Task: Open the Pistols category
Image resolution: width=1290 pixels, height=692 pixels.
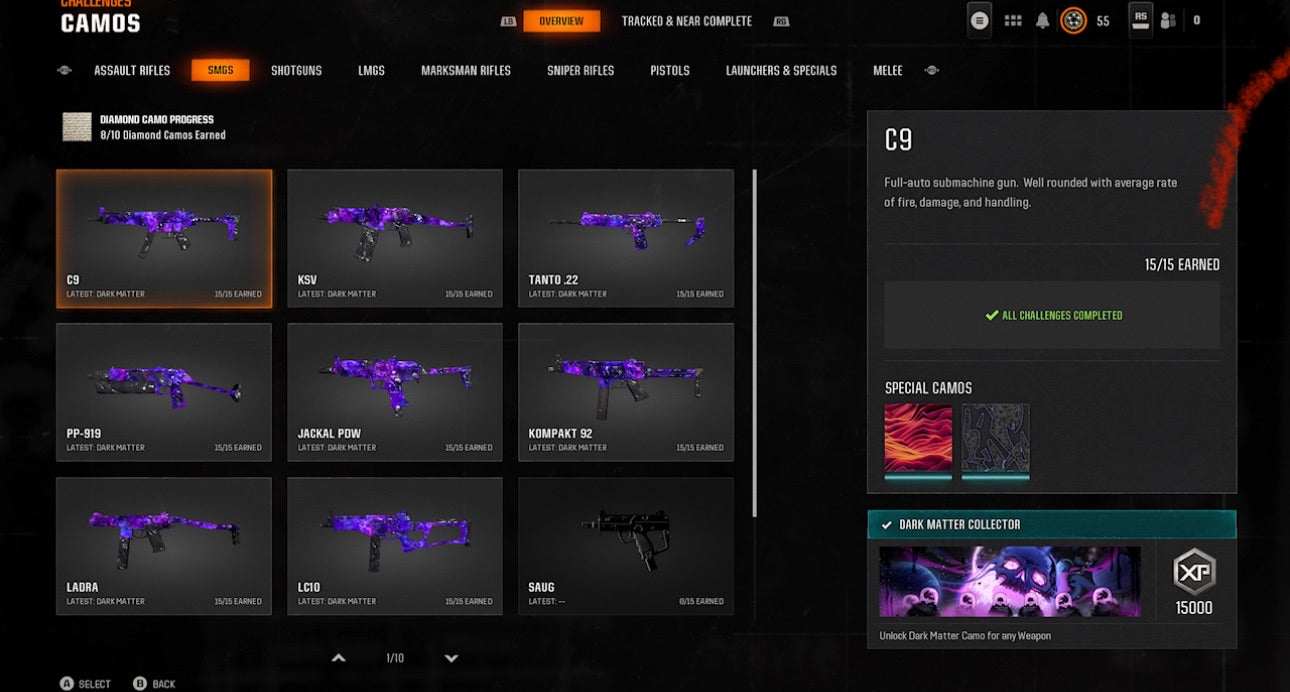Action: pos(669,71)
